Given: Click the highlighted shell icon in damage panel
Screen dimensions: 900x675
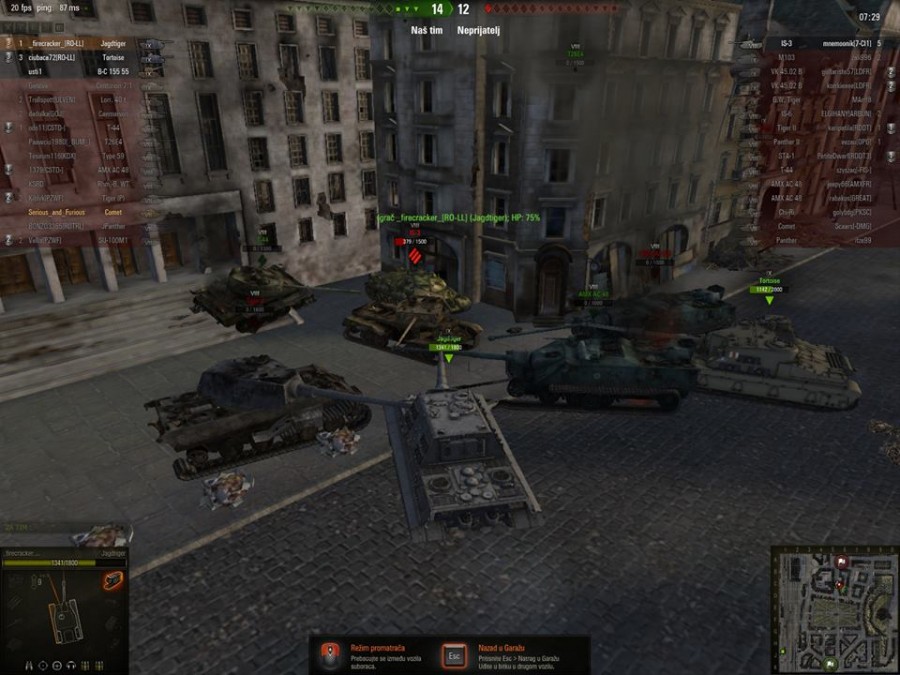Looking at the screenshot, I should coord(113,581).
